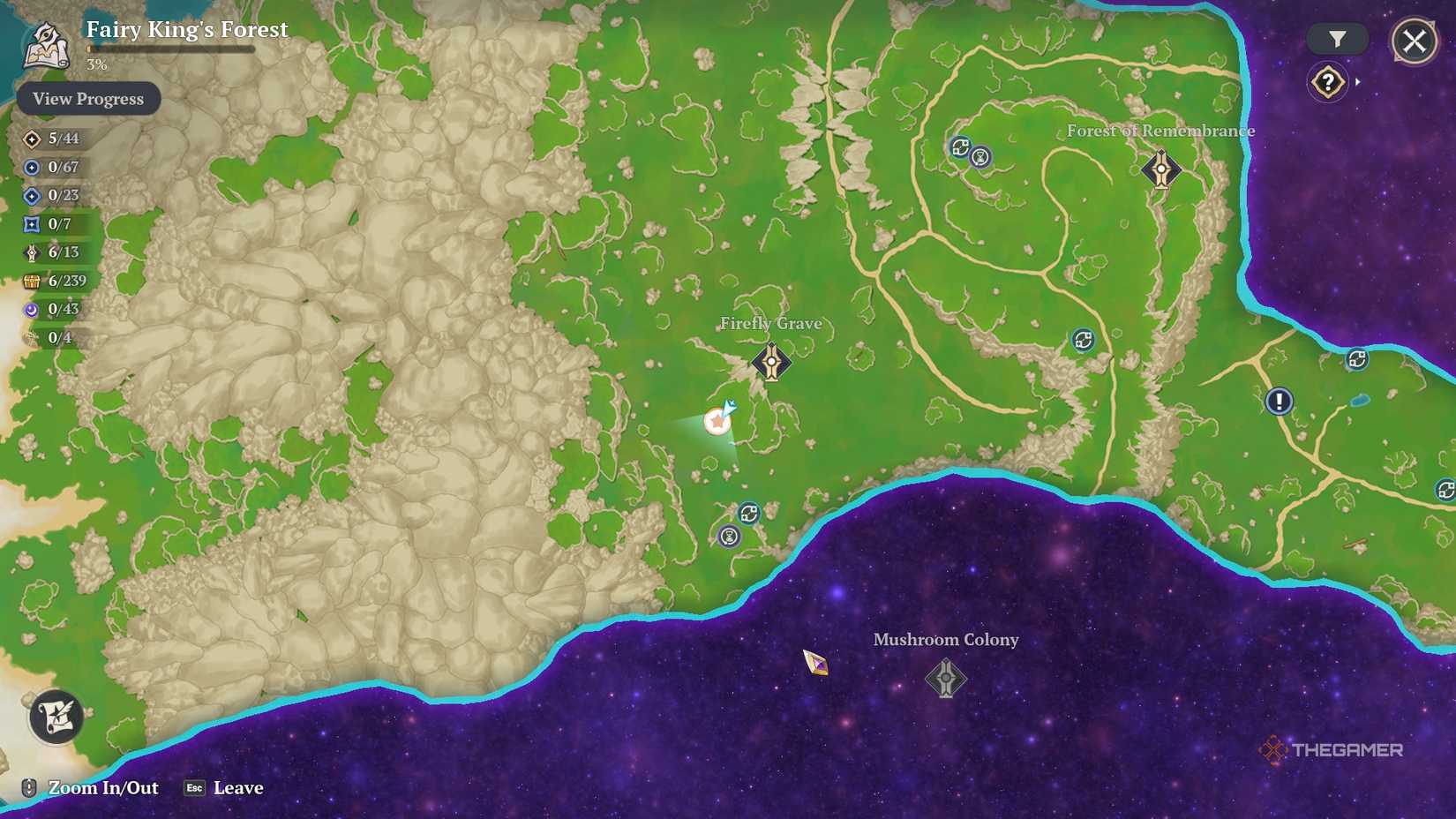The height and width of the screenshot is (819, 1456).
Task: Select the Forest of Remembrance teleport waypoint
Action: 1161,169
